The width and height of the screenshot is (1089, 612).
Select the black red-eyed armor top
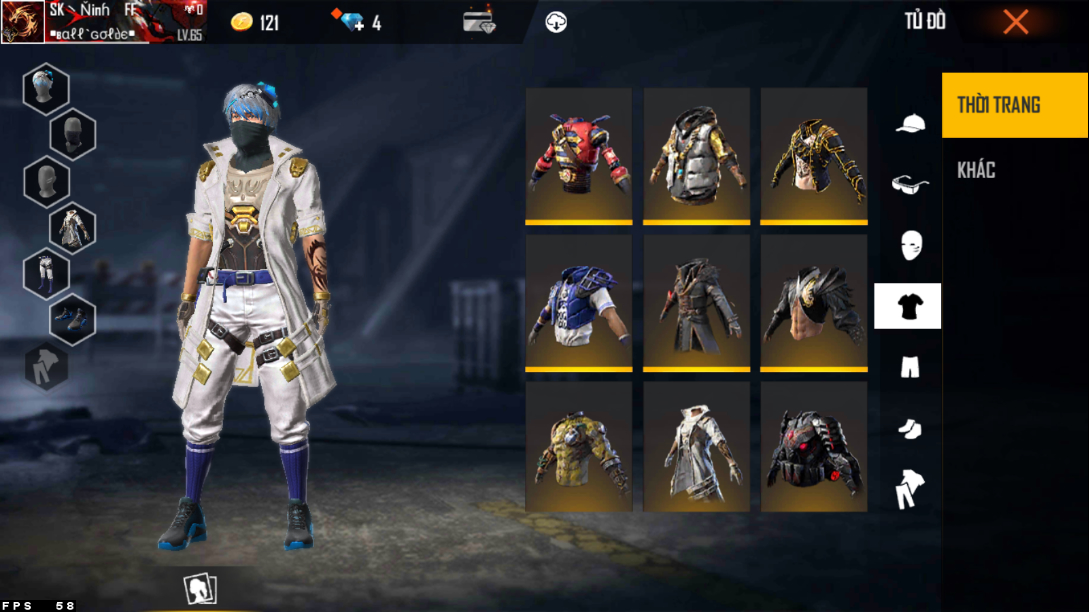(814, 447)
